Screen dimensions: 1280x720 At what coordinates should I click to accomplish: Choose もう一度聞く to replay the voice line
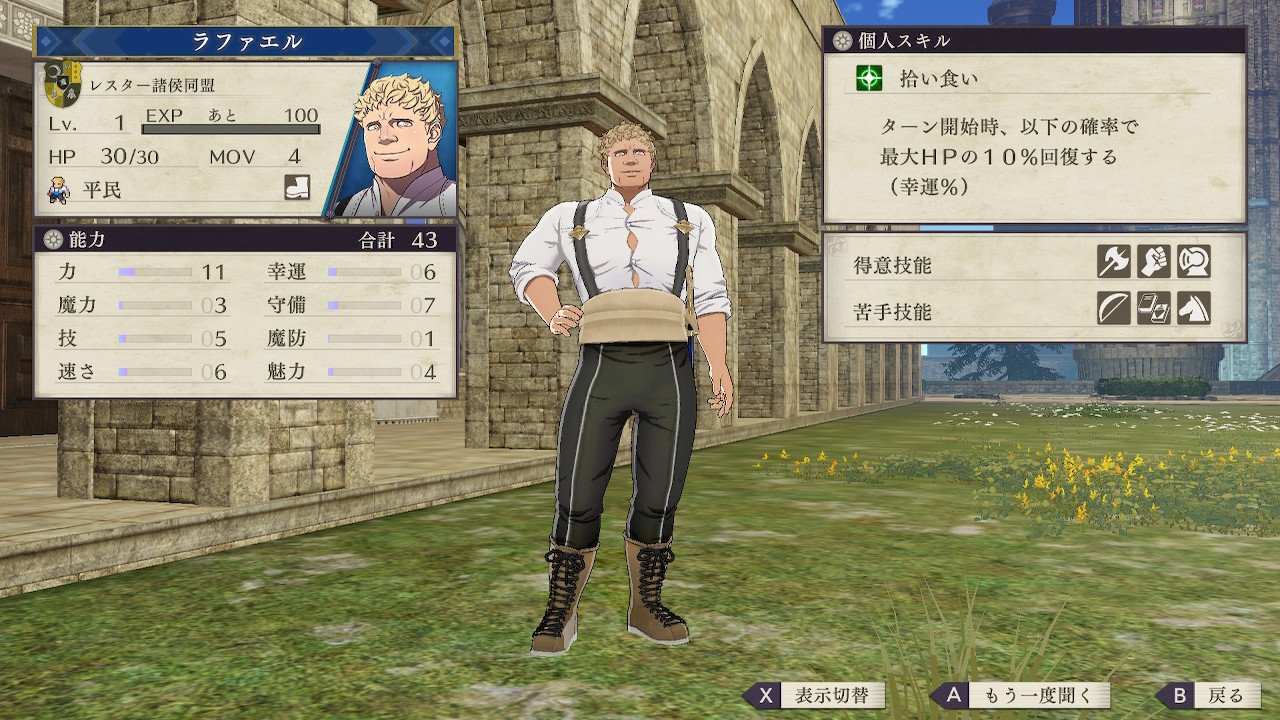[1021, 695]
